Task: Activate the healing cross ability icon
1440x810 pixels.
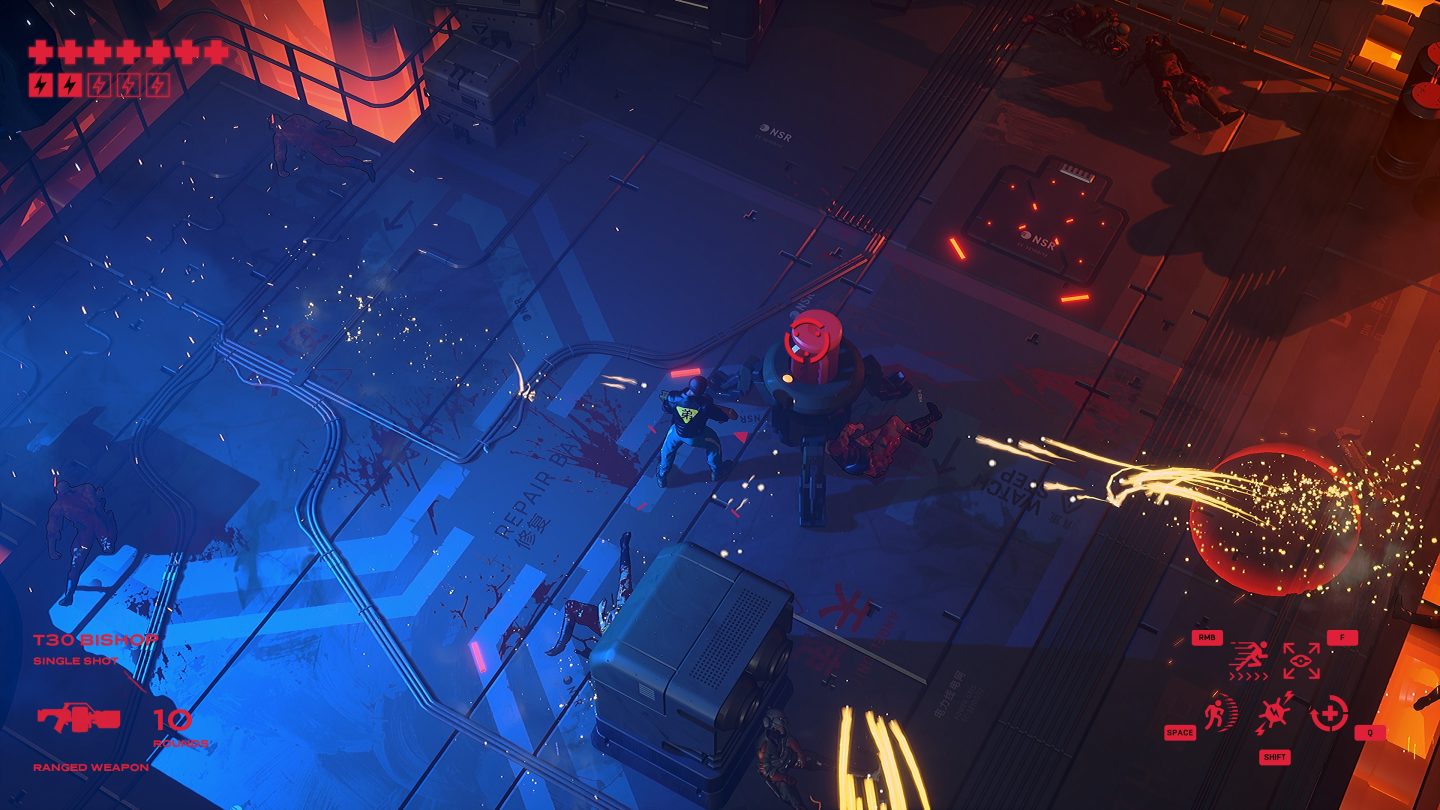Action: tap(1330, 713)
